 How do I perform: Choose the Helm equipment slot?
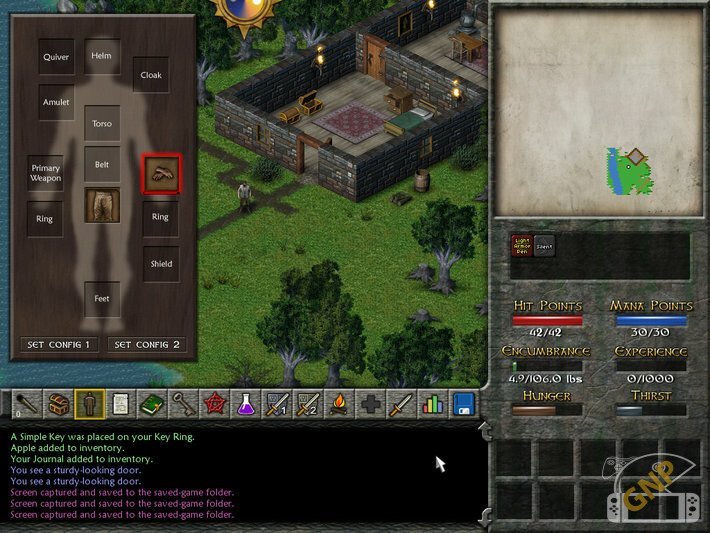102,56
